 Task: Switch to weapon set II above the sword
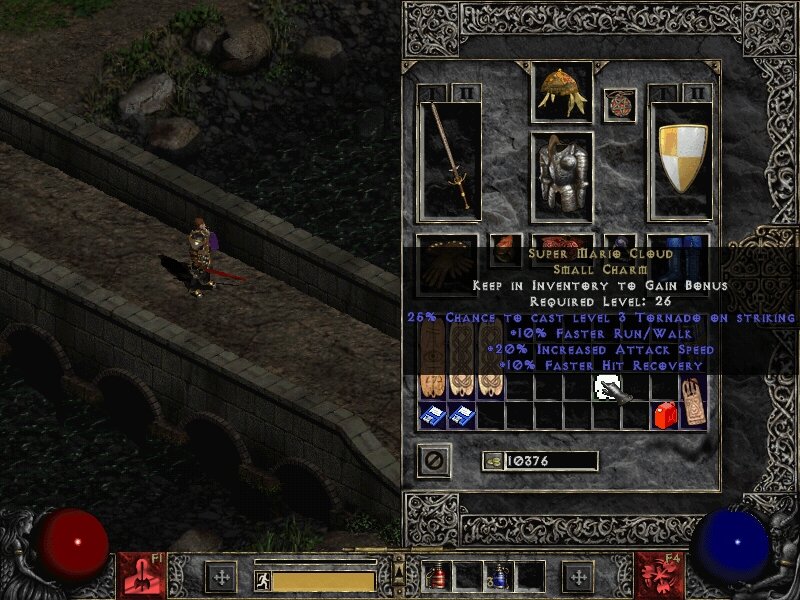tap(466, 93)
